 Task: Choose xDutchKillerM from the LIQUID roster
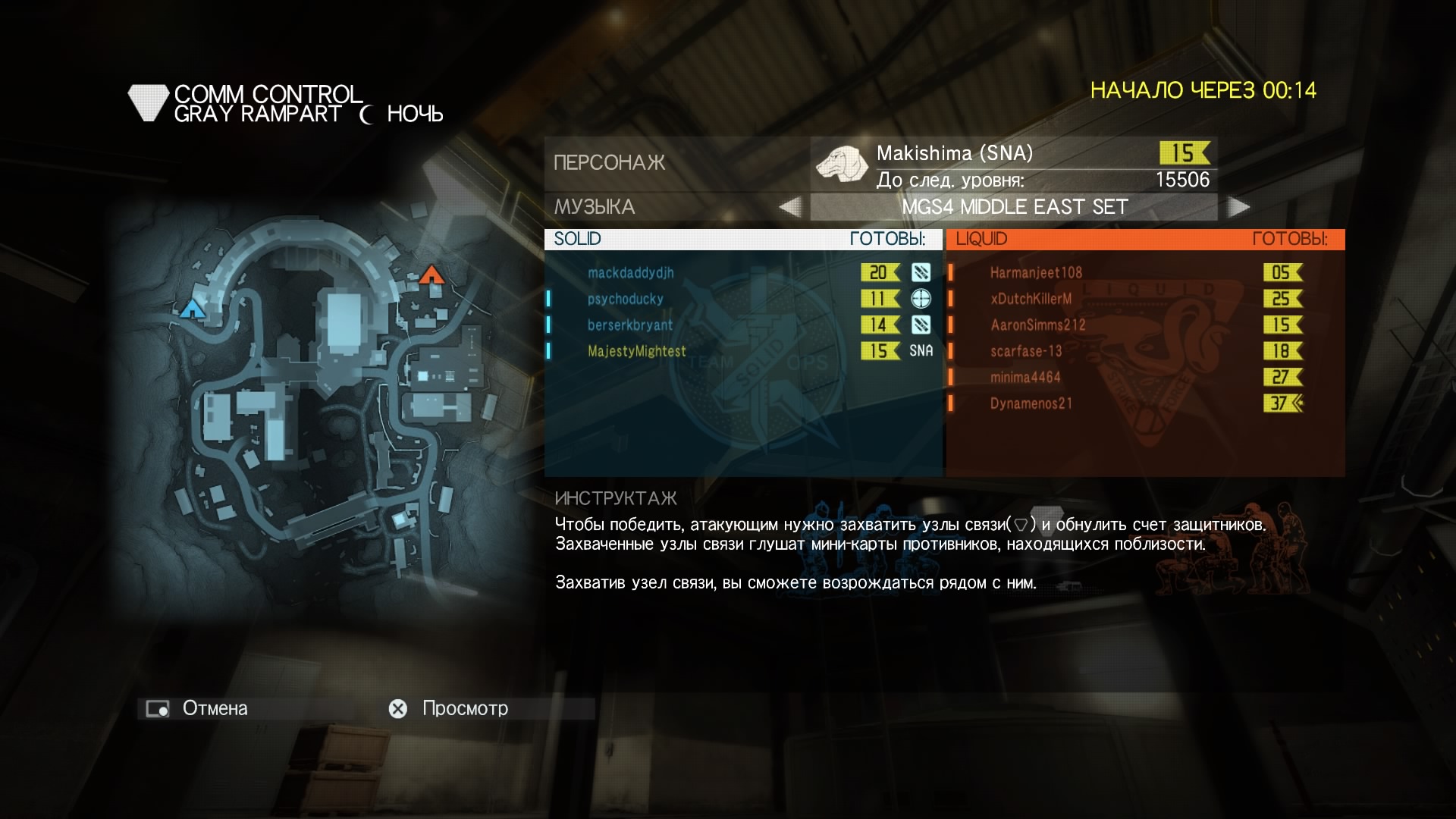(x=1031, y=299)
